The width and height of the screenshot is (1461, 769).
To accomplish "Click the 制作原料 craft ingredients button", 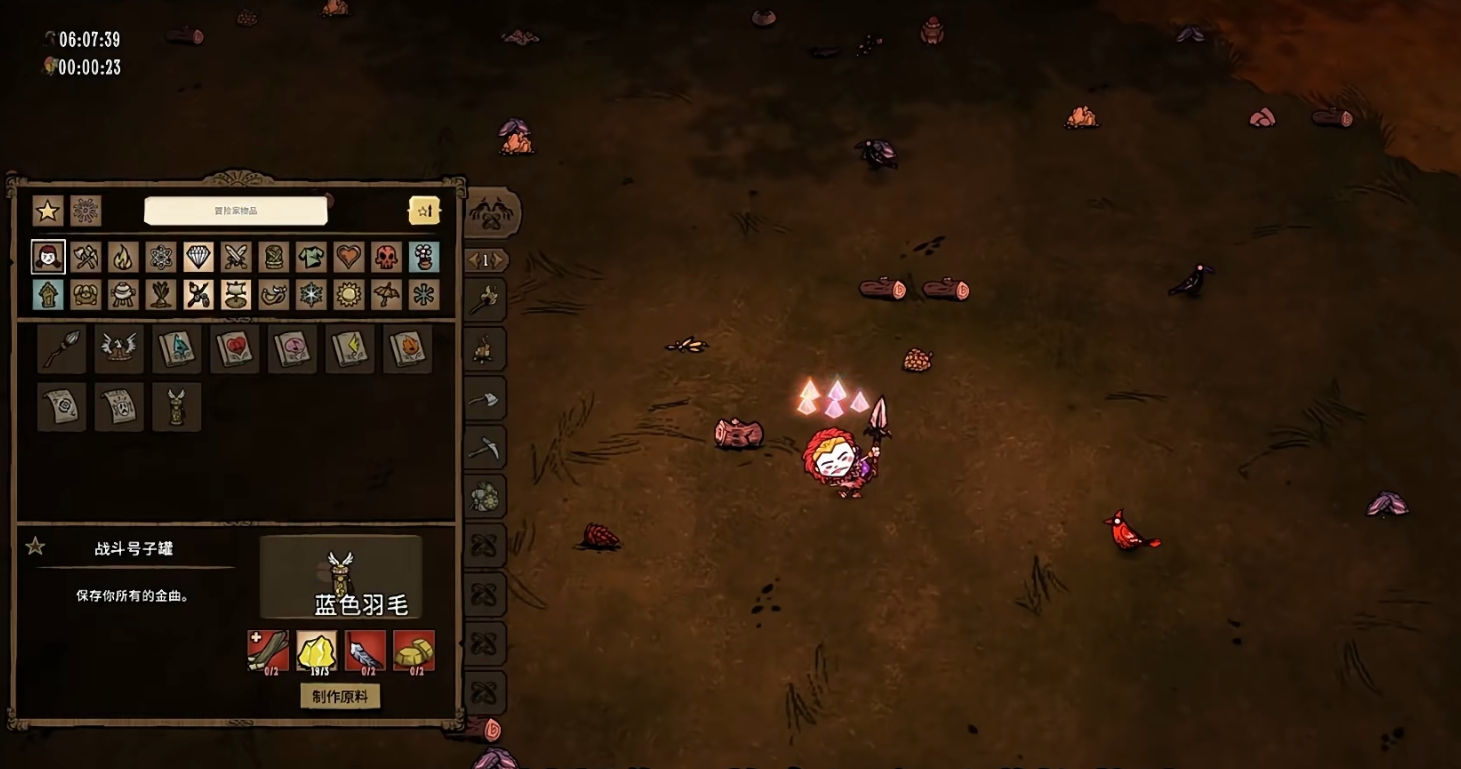I will coord(340,696).
